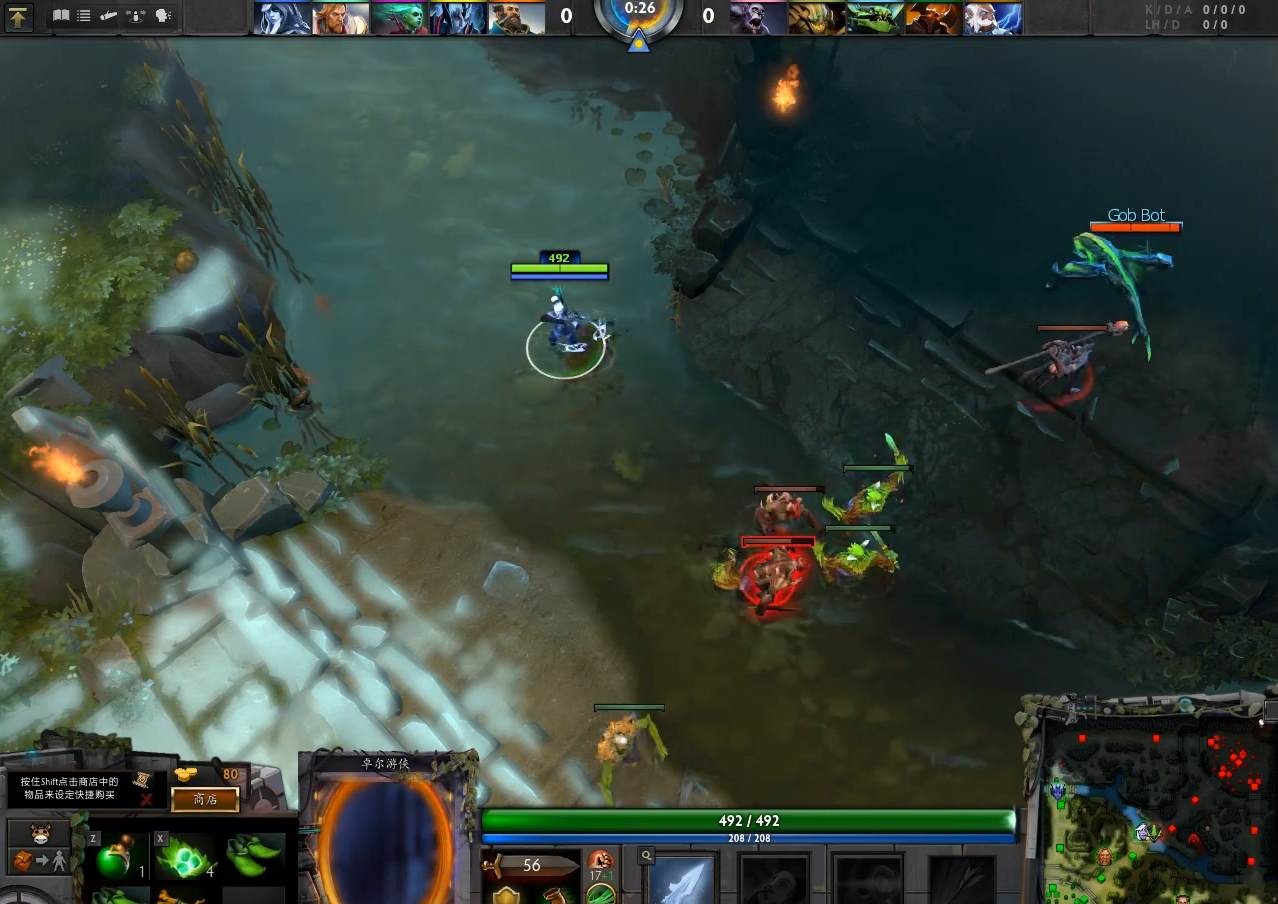Viewport: 1278px width, 904px height.
Task: Click the telescope icon in top bar
Action: coord(110,16)
